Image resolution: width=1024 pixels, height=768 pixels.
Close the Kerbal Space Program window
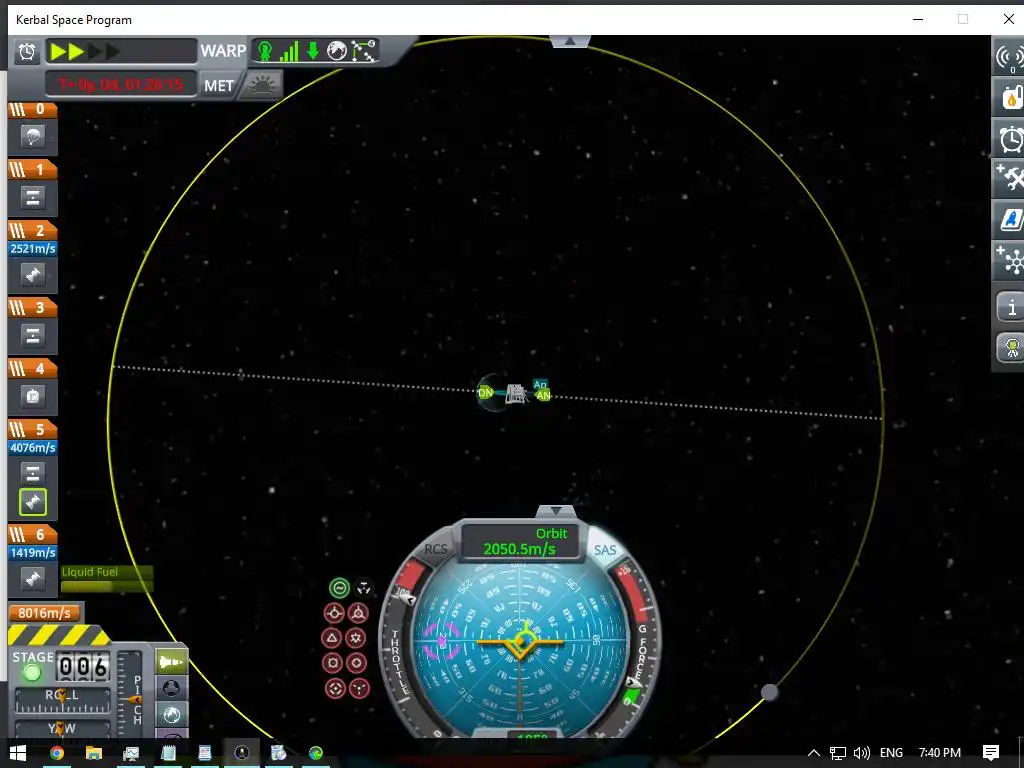[1008, 19]
